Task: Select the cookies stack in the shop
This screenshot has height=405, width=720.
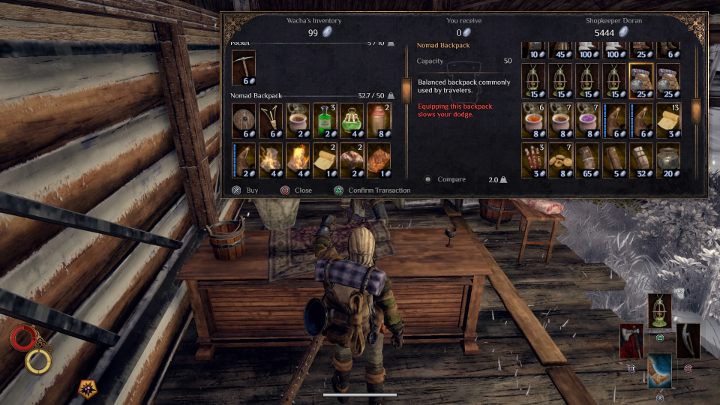Action: 560,156
